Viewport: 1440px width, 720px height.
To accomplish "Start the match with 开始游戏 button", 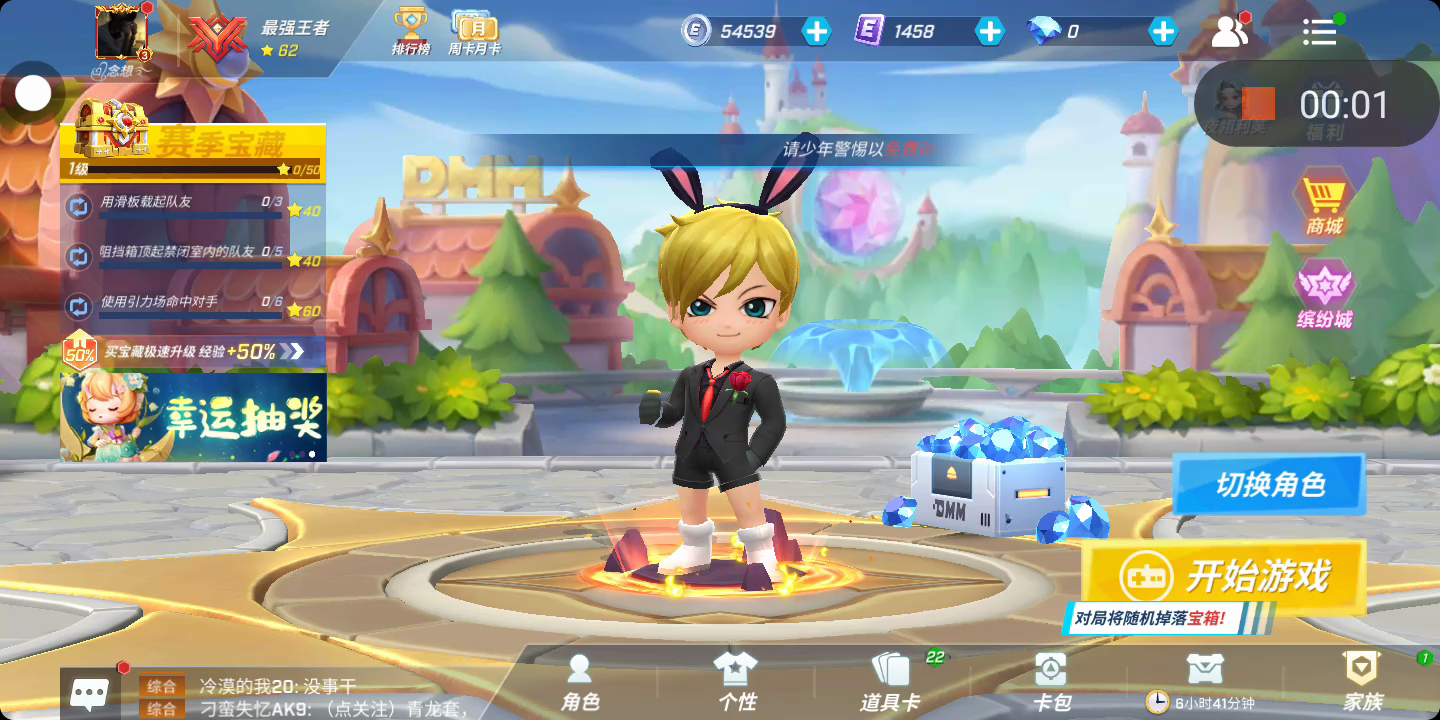I will (x=1225, y=576).
